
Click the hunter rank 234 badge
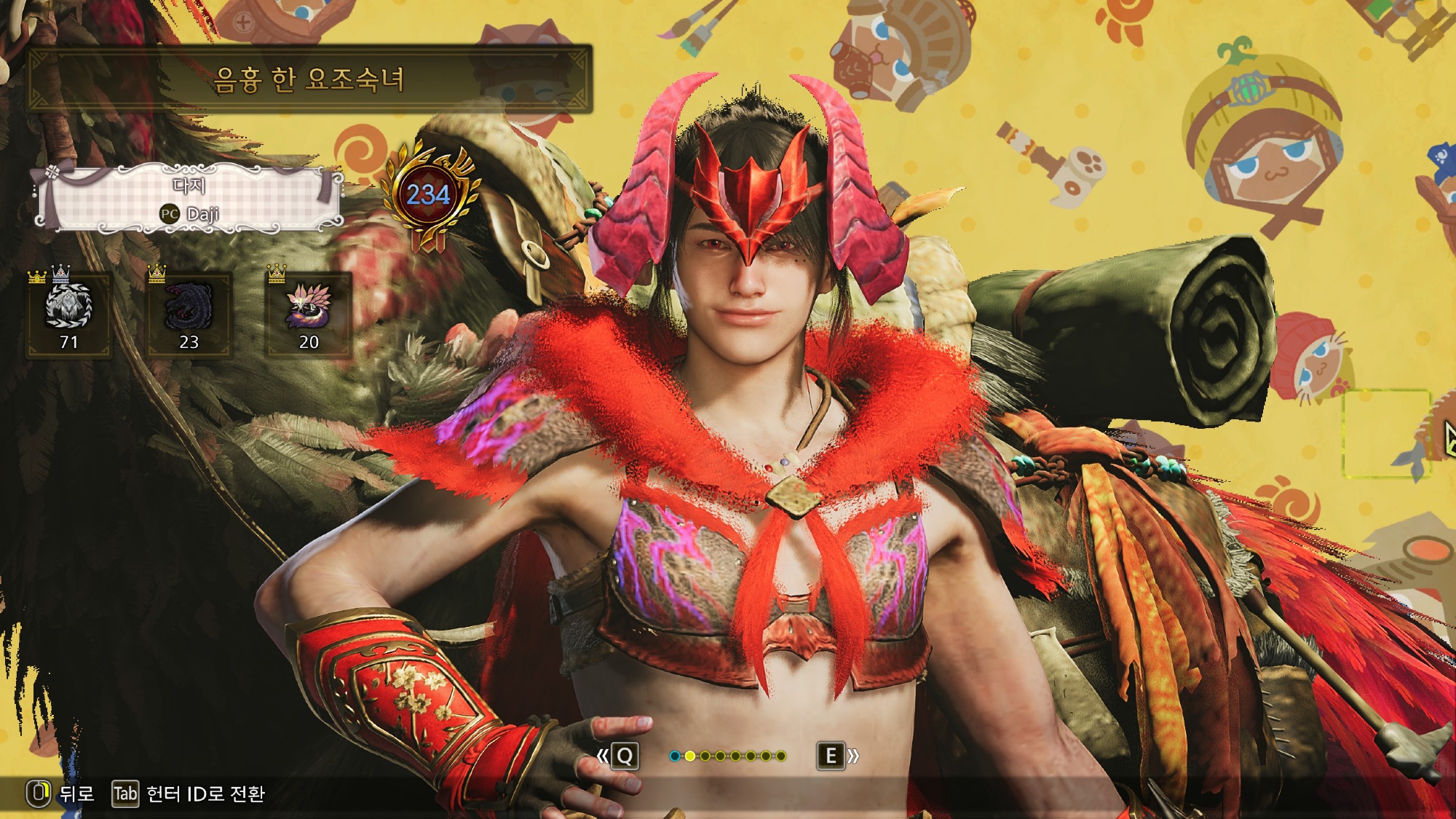tap(428, 195)
